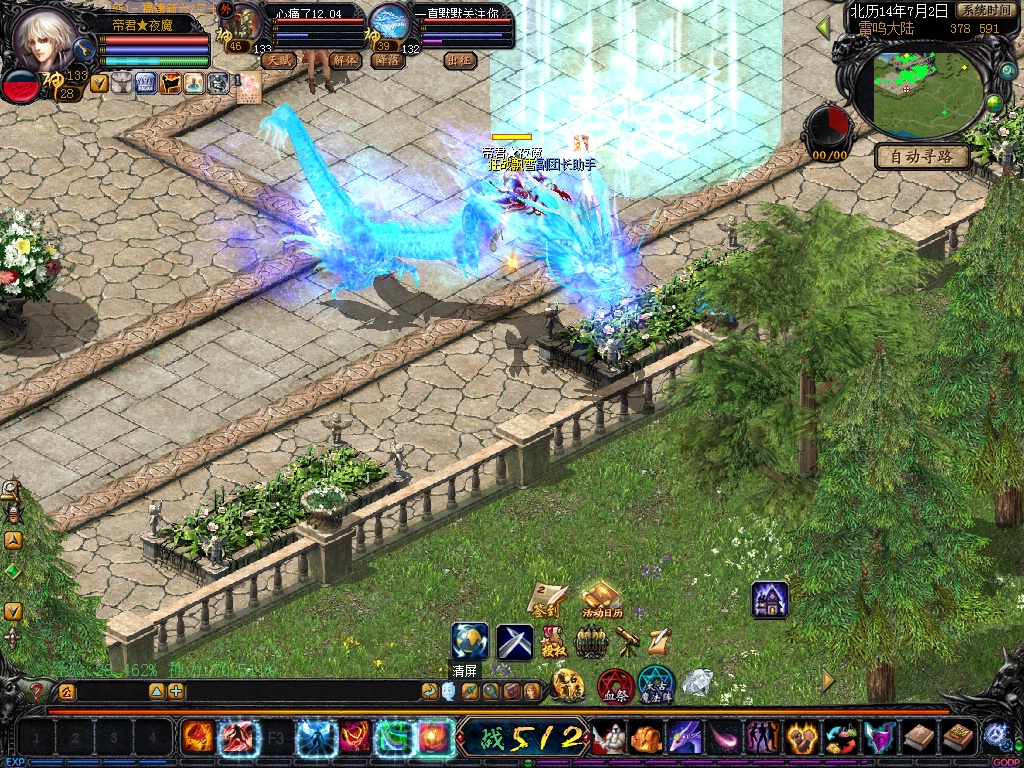Screen dimensions: 1024x768
Task: Click the diamond gem icon
Action: 697,683
